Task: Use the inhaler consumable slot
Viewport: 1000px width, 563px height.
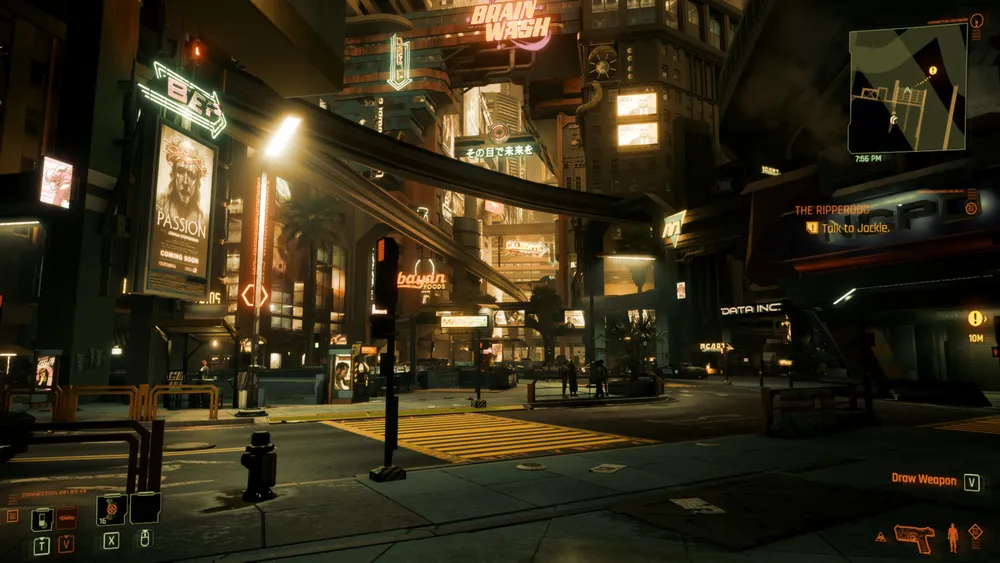Action: [x=111, y=509]
